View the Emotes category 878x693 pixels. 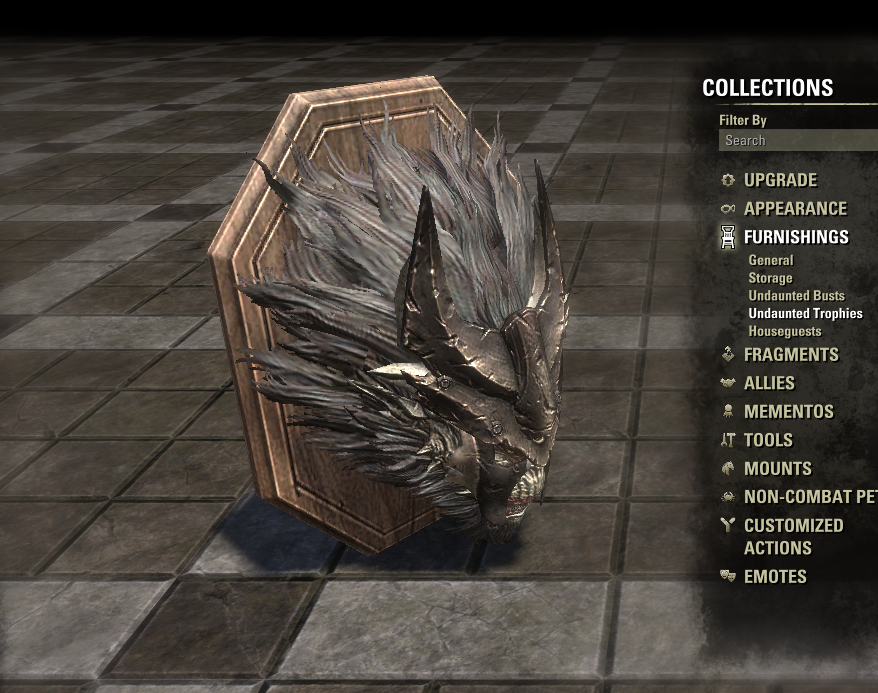coord(775,577)
